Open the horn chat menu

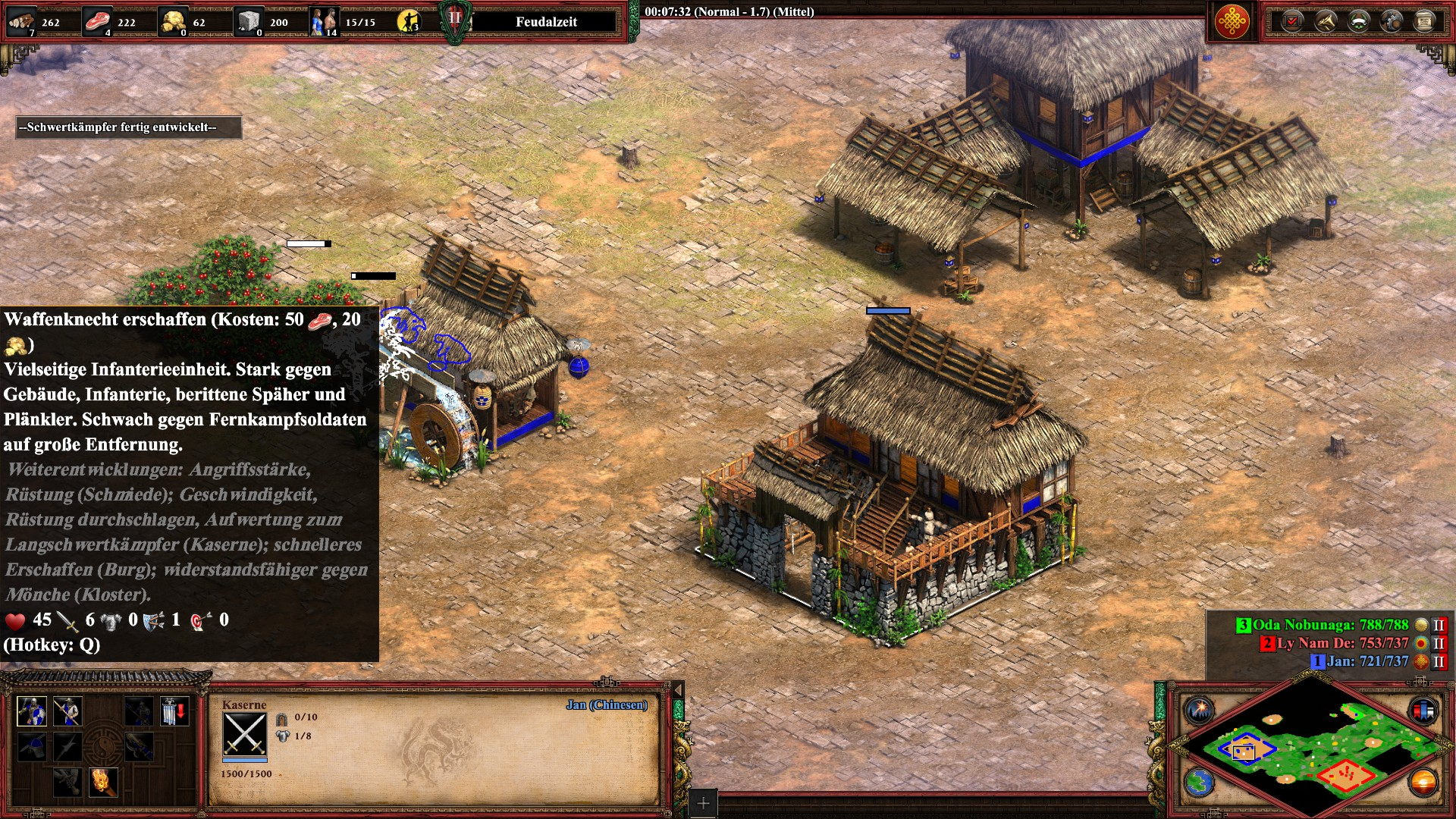point(1326,21)
